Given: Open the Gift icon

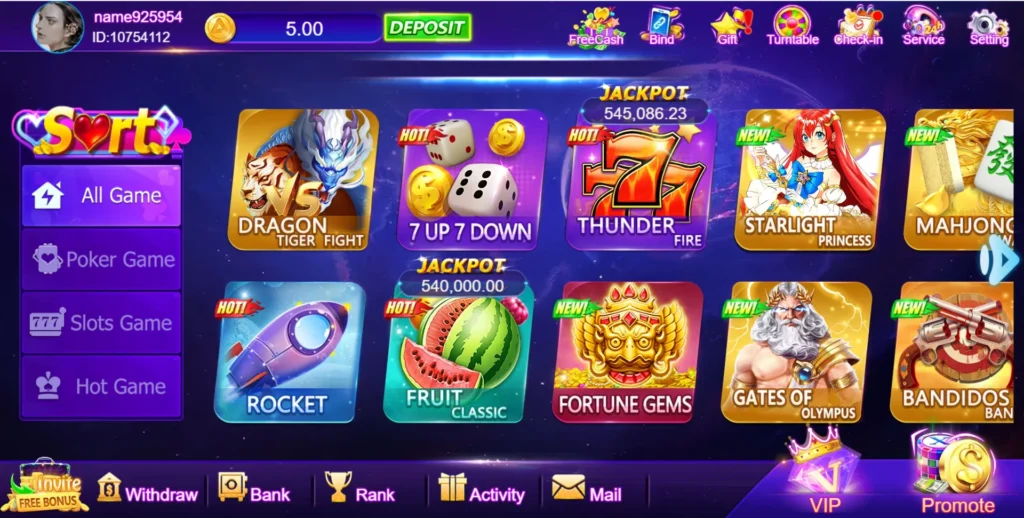Looking at the screenshot, I should tap(728, 26).
